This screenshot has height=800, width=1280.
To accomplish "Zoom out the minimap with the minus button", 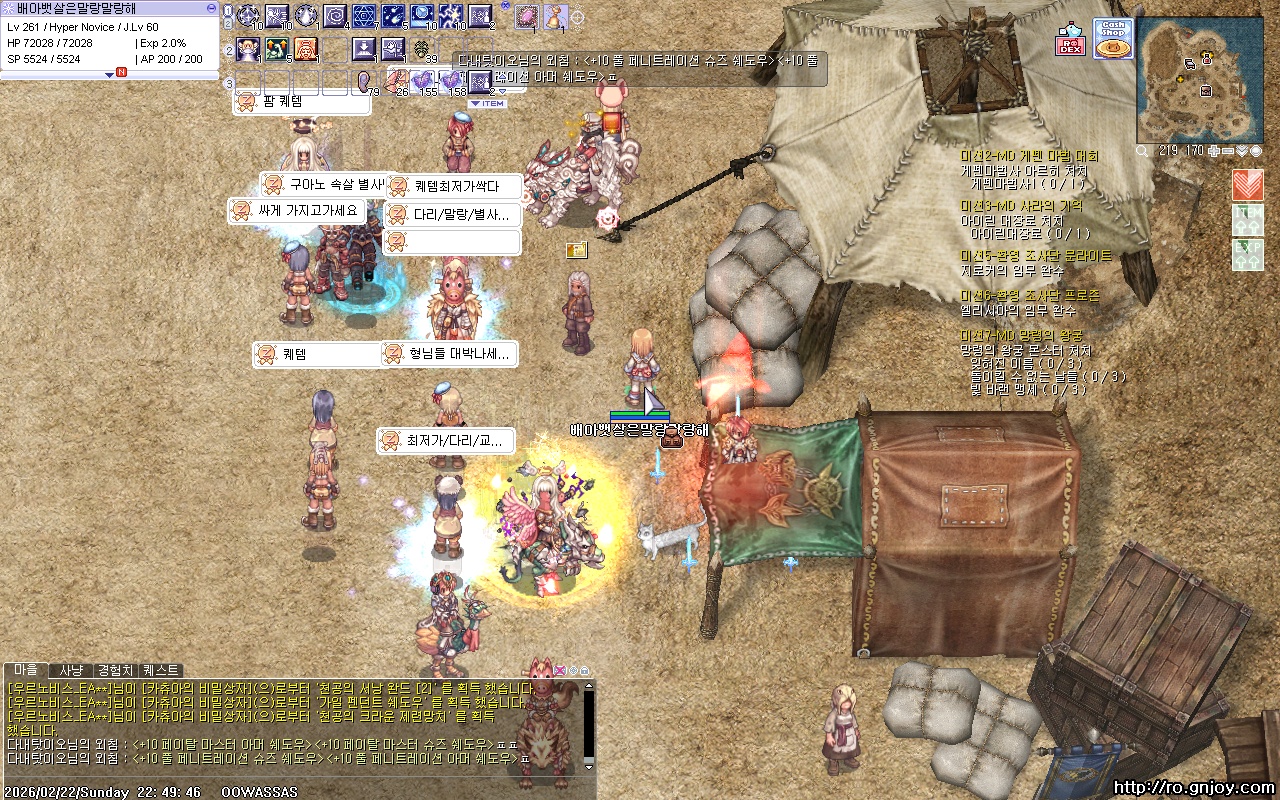I will 1228,151.
